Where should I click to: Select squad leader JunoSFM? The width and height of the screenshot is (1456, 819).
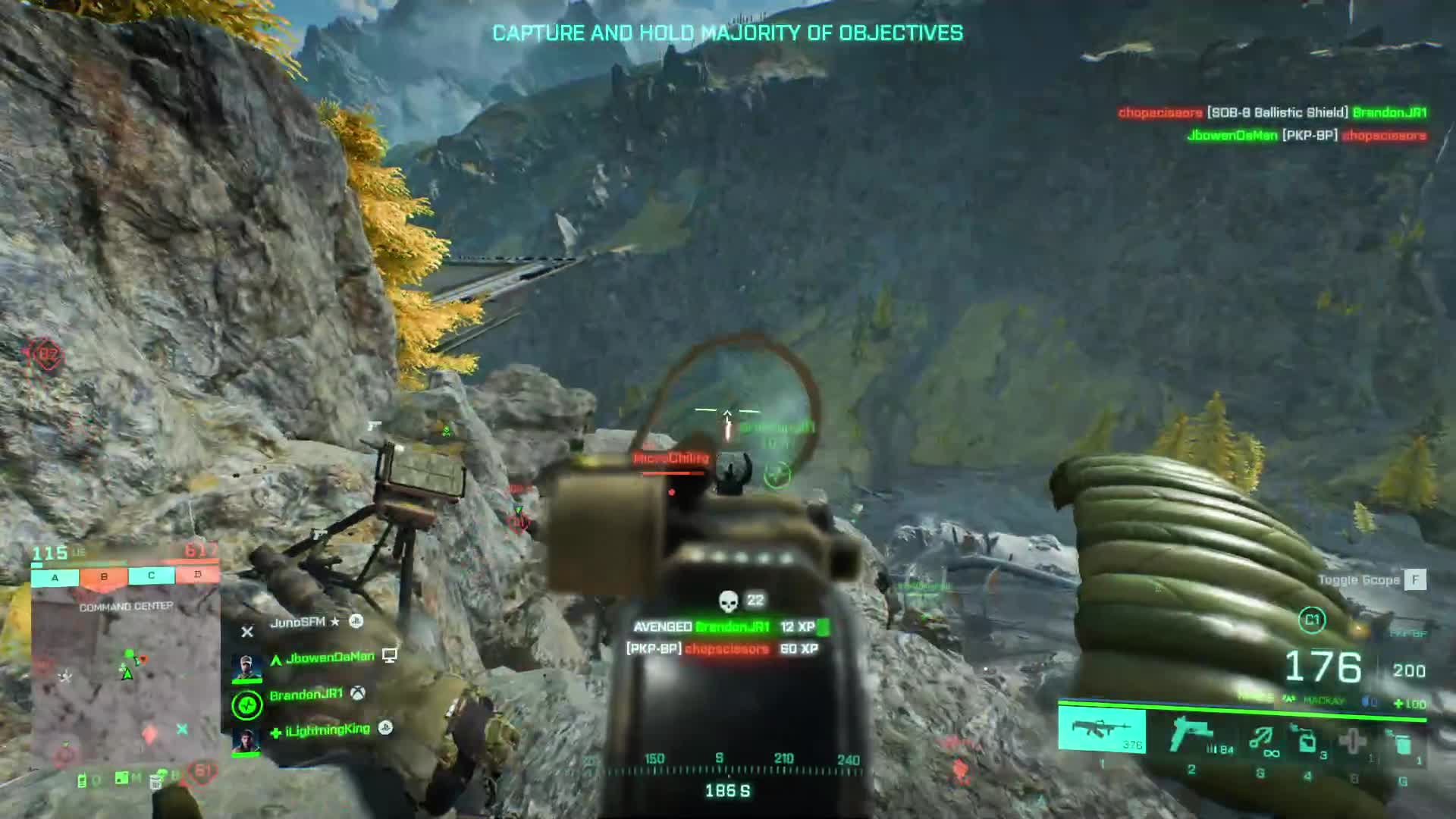click(x=297, y=623)
